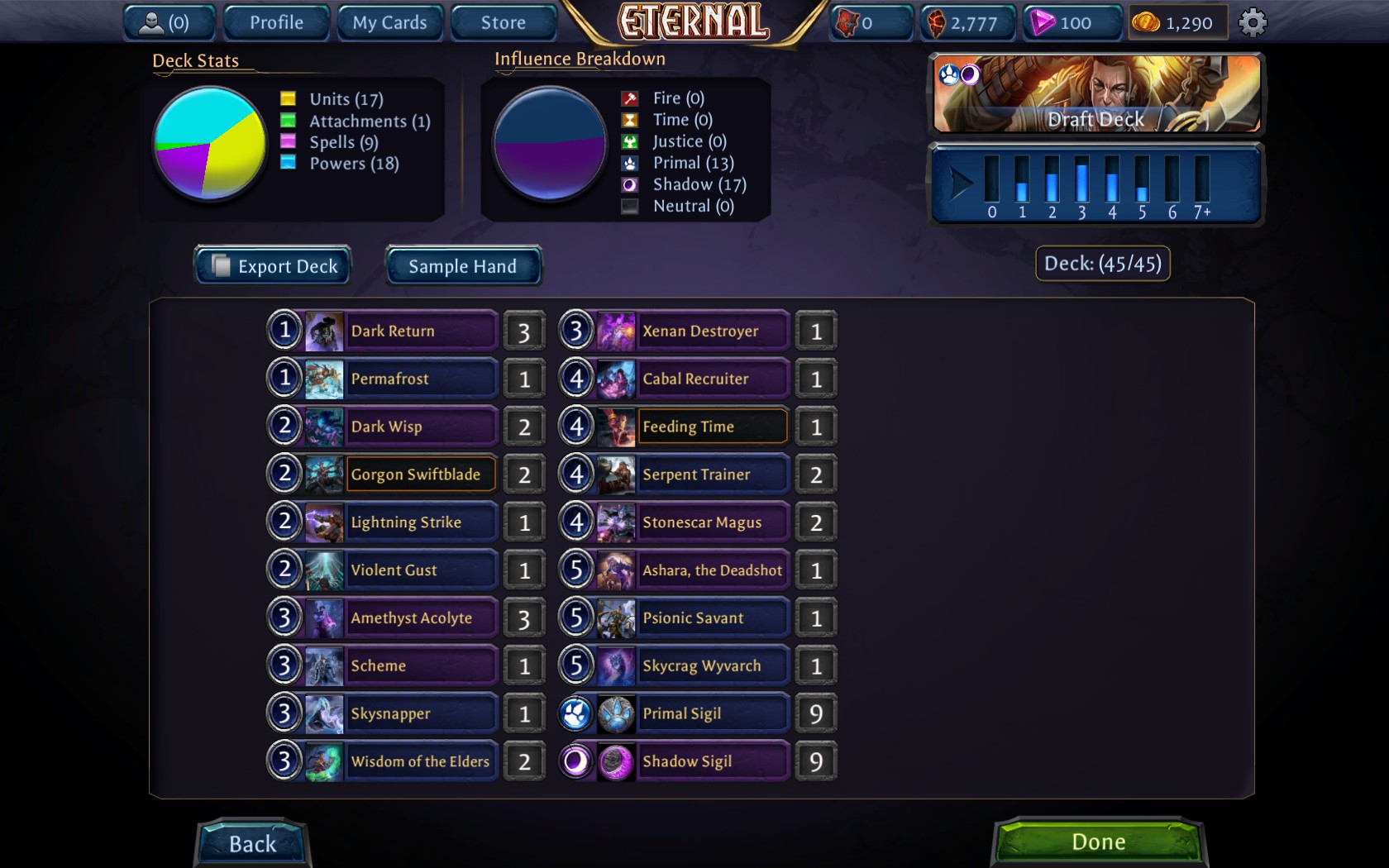
Task: Switch to the Store page
Action: 503,22
